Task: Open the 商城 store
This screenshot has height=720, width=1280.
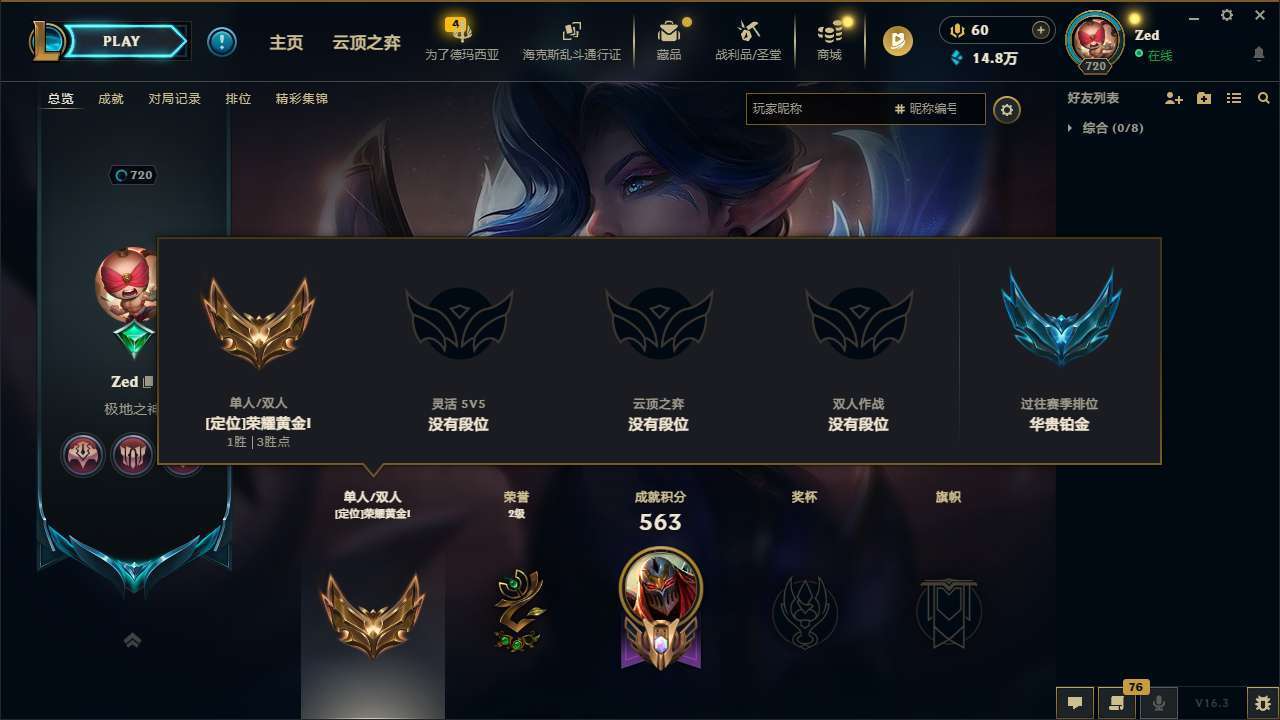Action: 829,41
